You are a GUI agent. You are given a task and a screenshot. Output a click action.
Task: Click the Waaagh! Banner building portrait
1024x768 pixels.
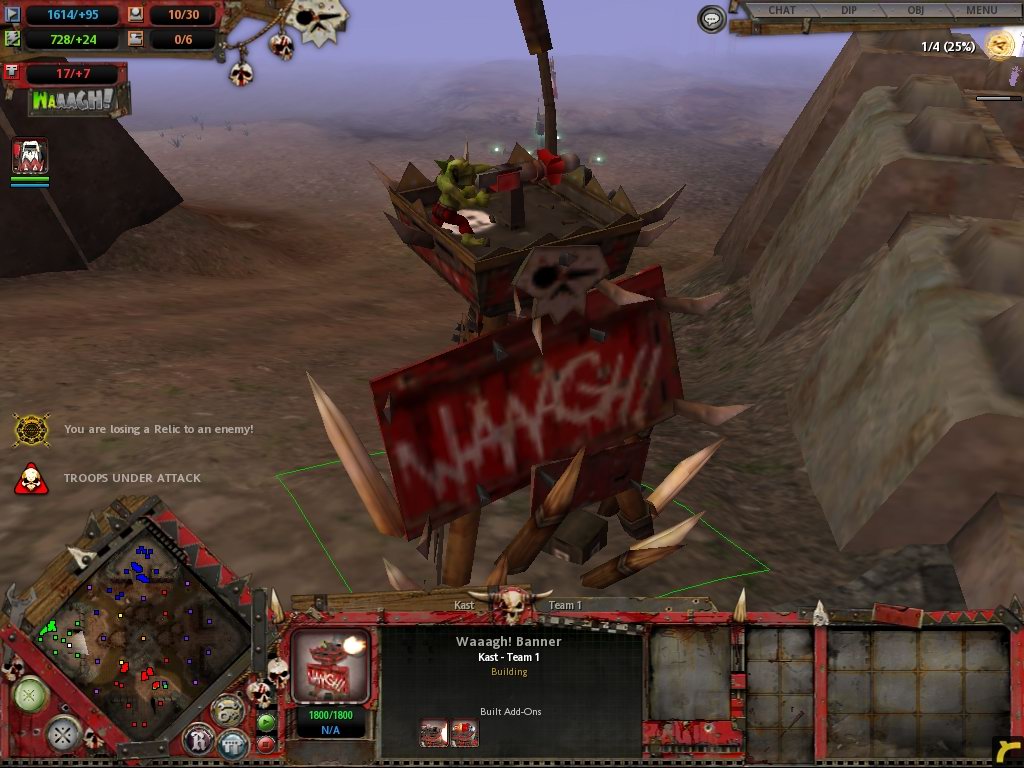point(330,665)
